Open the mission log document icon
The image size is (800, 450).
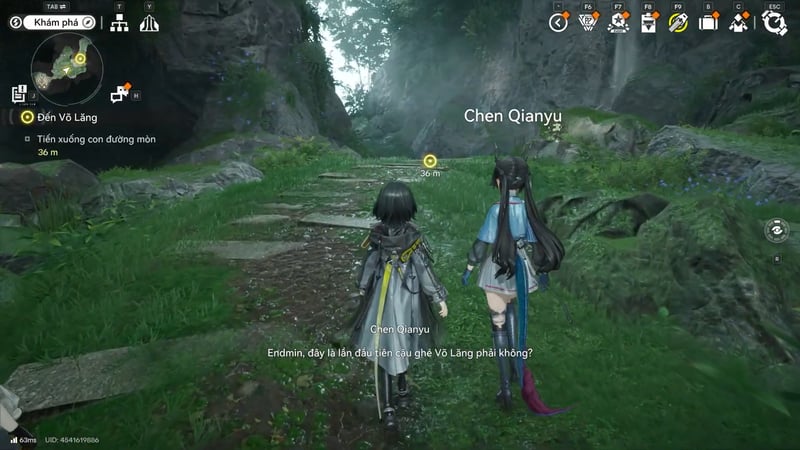[19, 94]
